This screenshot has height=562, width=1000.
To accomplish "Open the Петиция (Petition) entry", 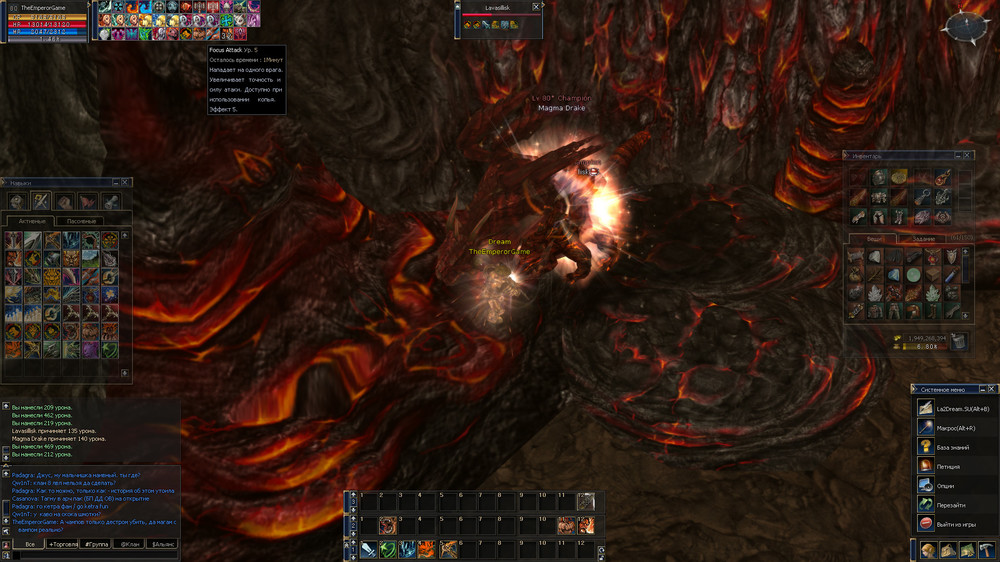I will pyautogui.click(x=948, y=466).
